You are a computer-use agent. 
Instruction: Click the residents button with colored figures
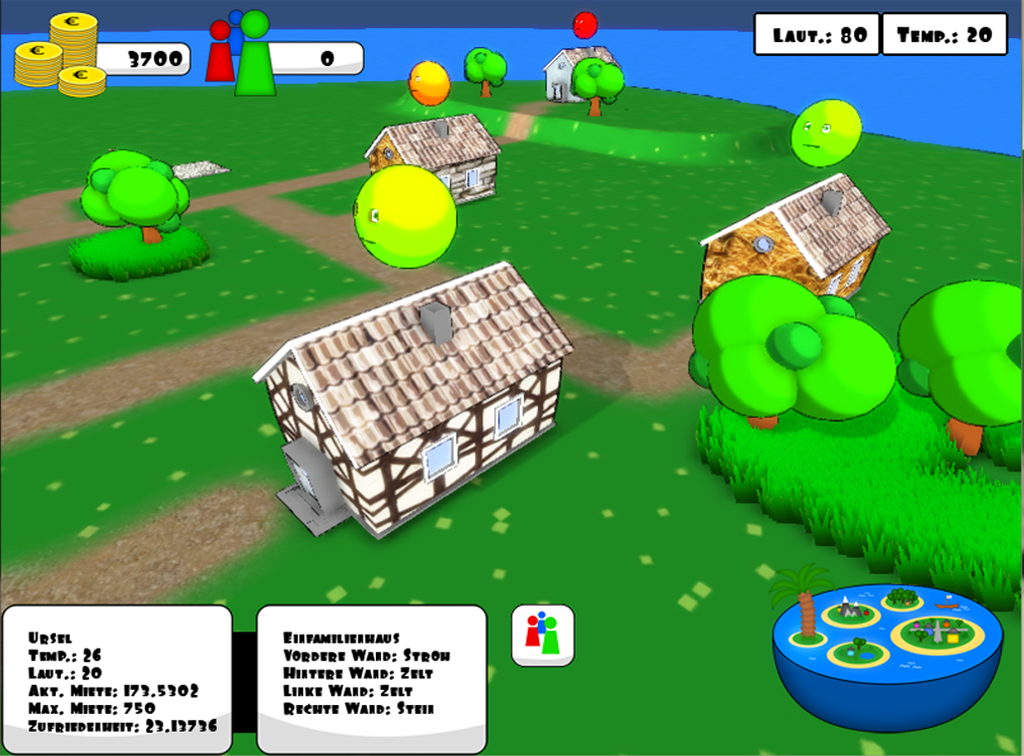pos(542,634)
